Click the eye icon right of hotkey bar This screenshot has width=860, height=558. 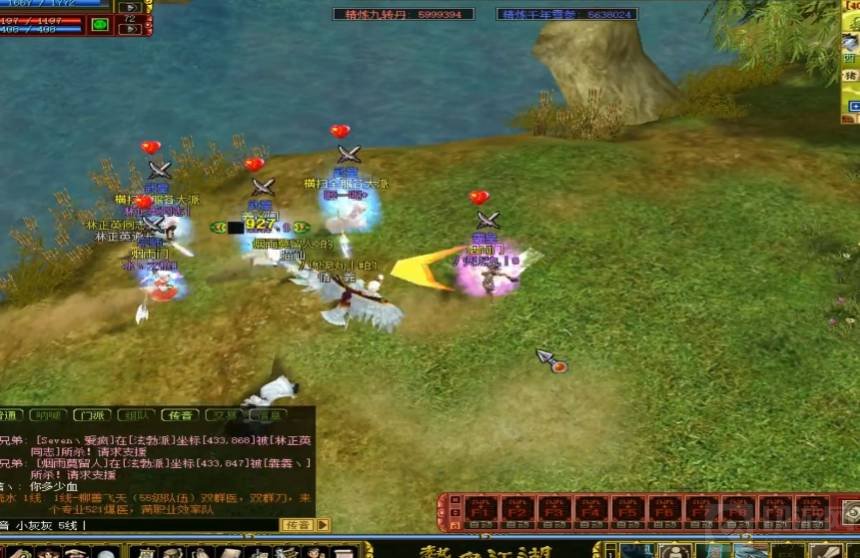pos(849,511)
